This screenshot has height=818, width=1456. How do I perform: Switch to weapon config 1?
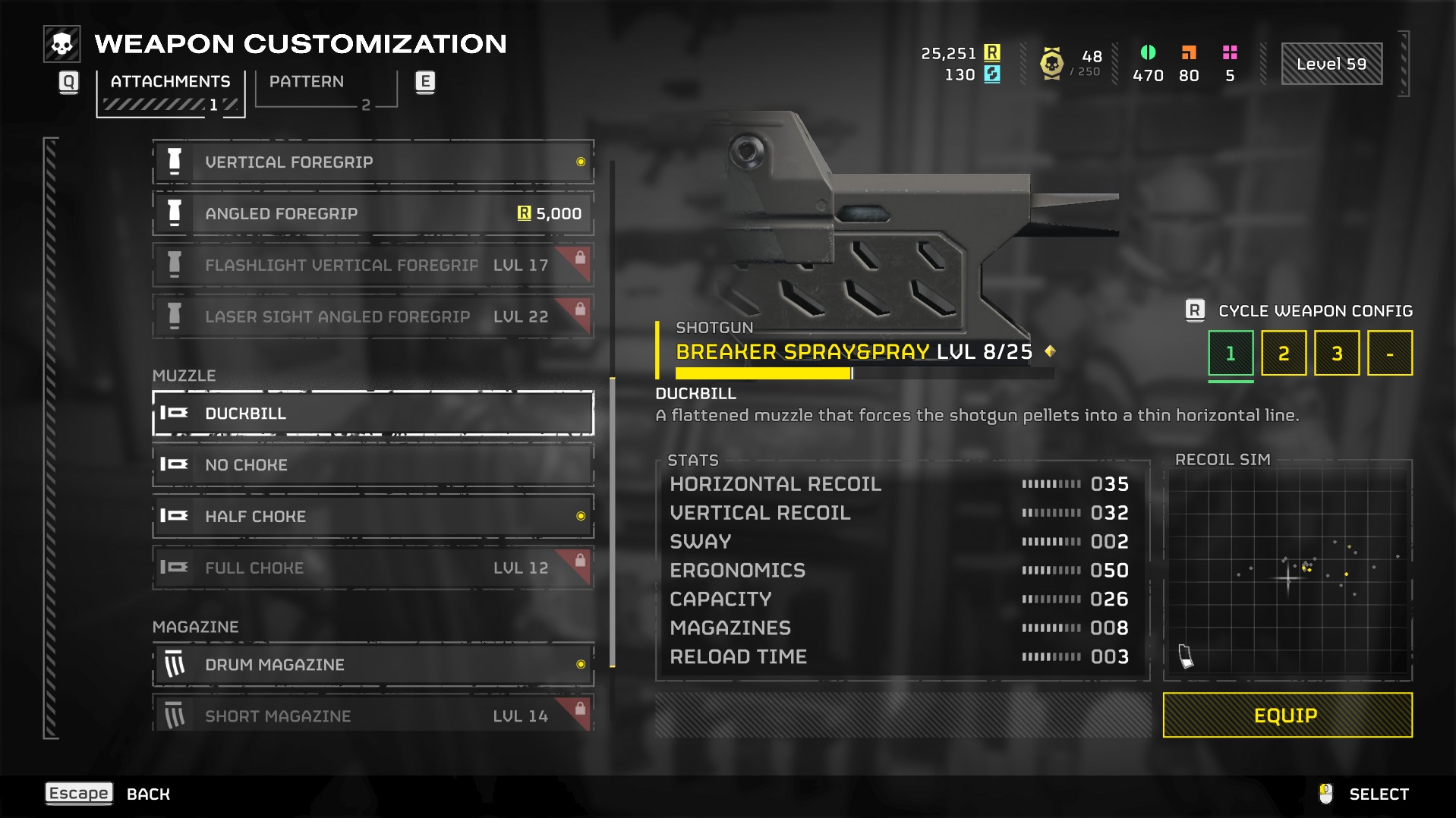(x=1231, y=354)
